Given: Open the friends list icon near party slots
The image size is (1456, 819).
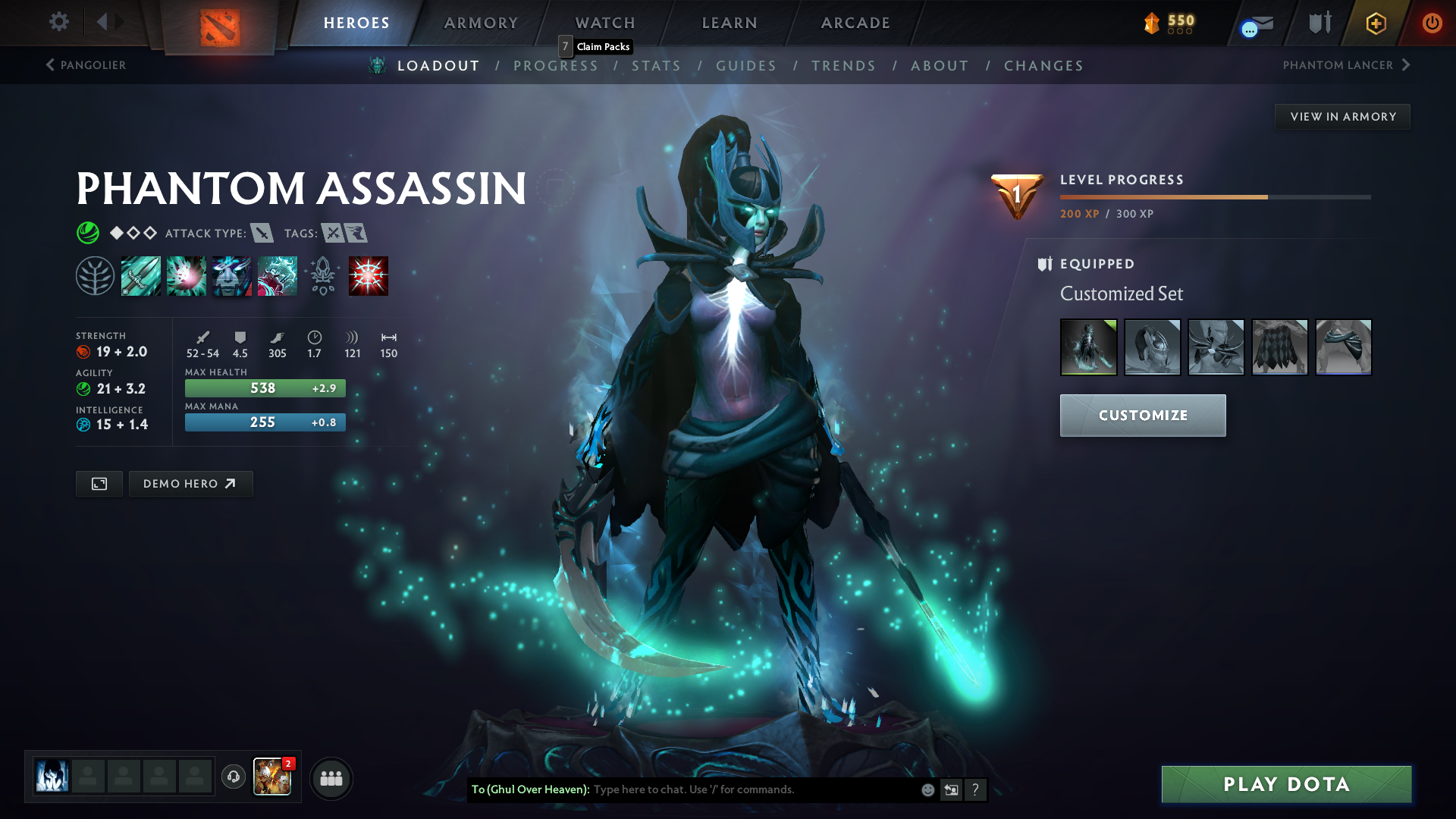Looking at the screenshot, I should tap(331, 777).
